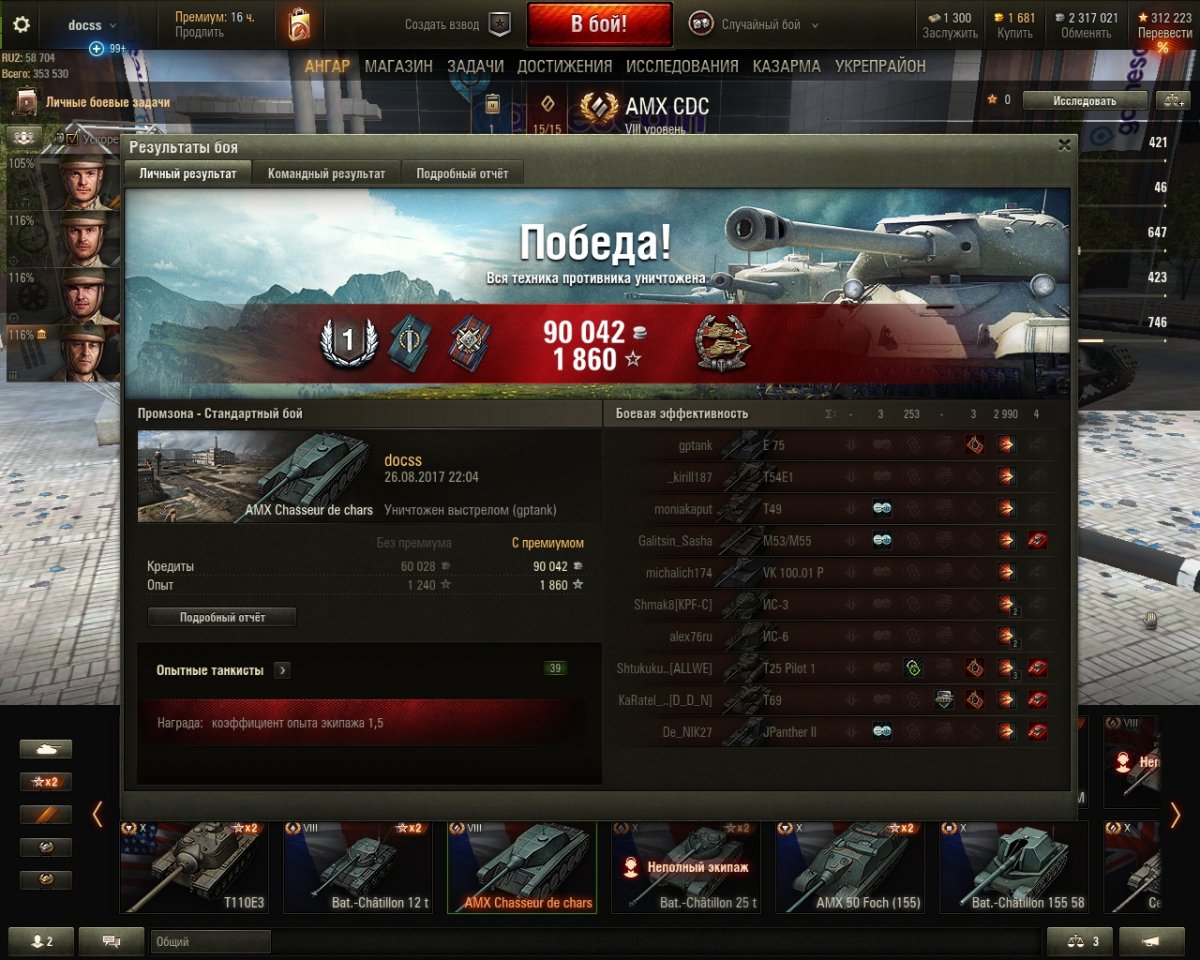Select the Личный результат tab

point(188,173)
